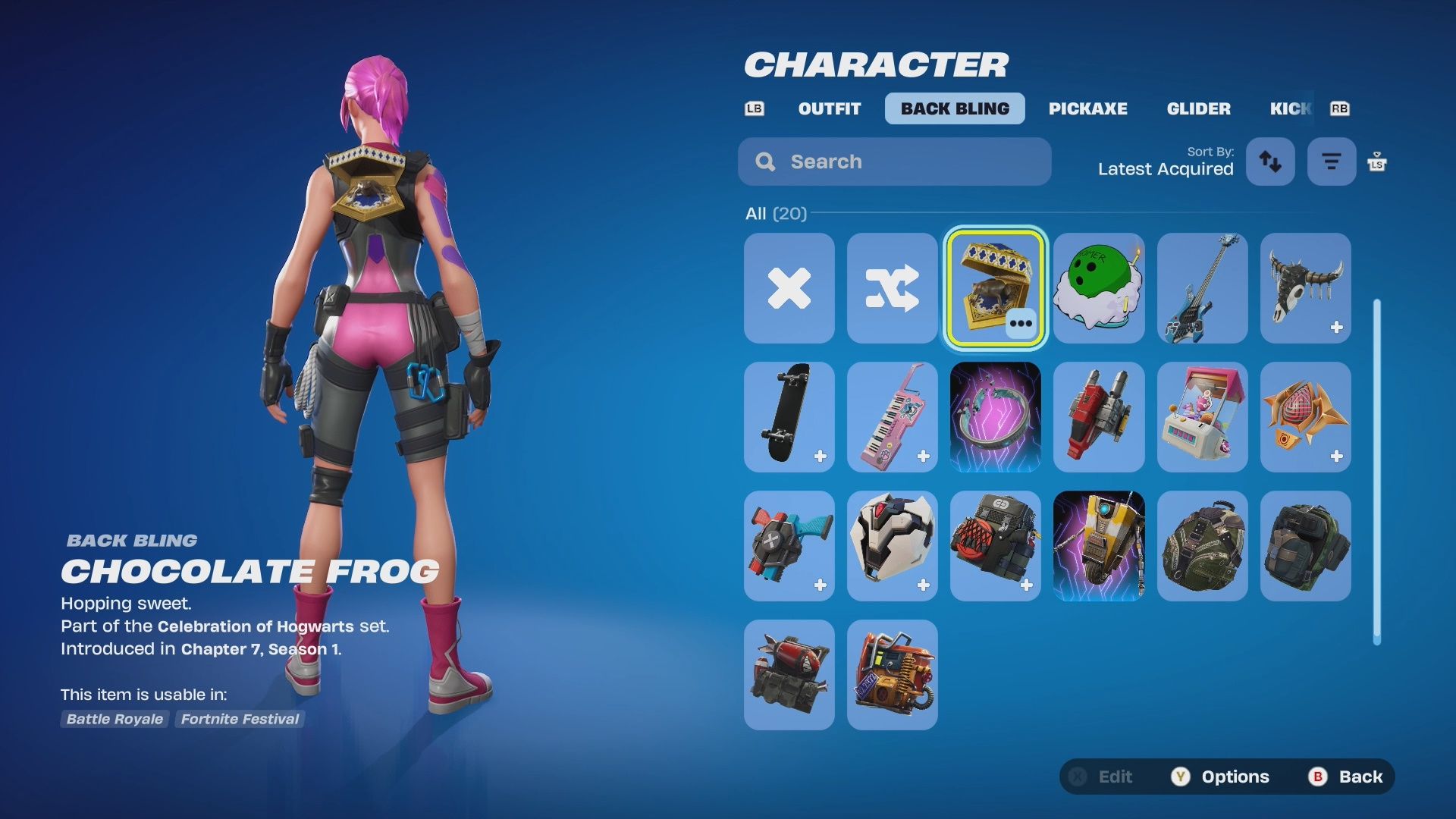
Task: Open the filter options button
Action: point(1331,162)
